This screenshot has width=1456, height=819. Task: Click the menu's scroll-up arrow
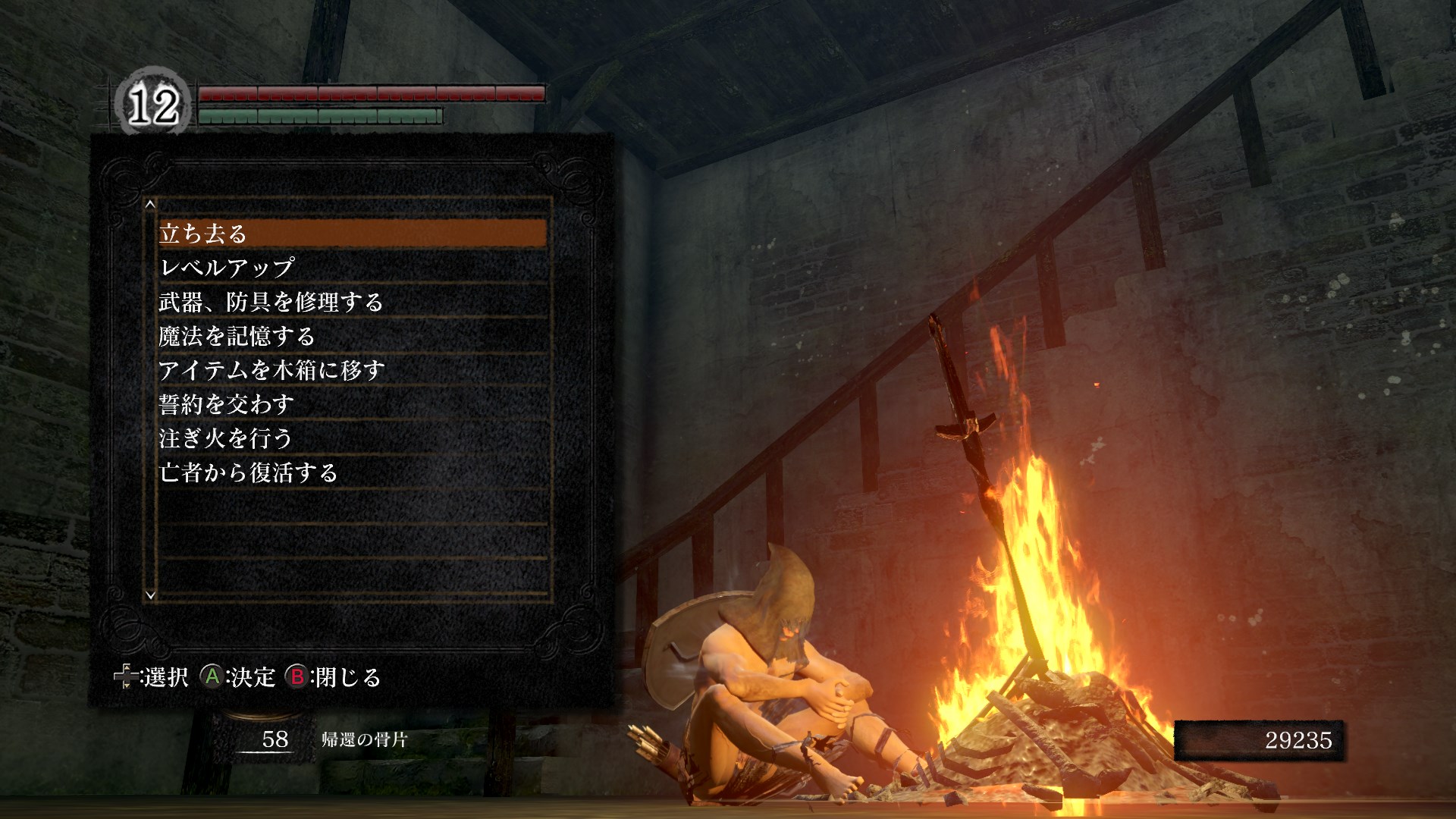(x=150, y=204)
